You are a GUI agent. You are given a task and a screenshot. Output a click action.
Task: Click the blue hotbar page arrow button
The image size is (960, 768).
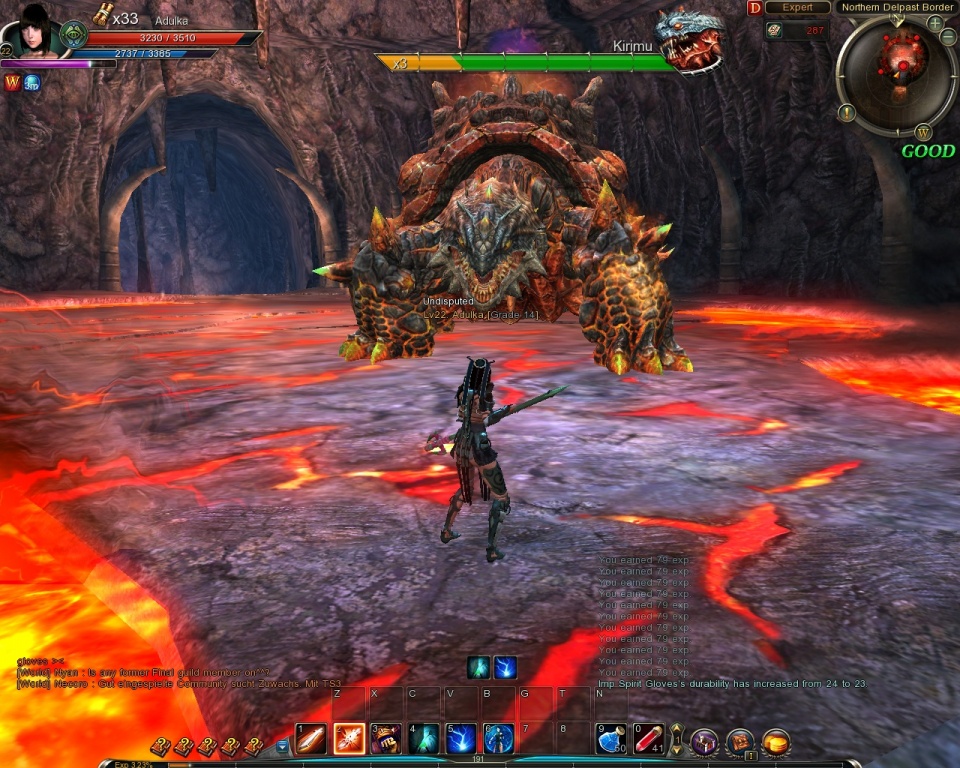pyautogui.click(x=282, y=746)
